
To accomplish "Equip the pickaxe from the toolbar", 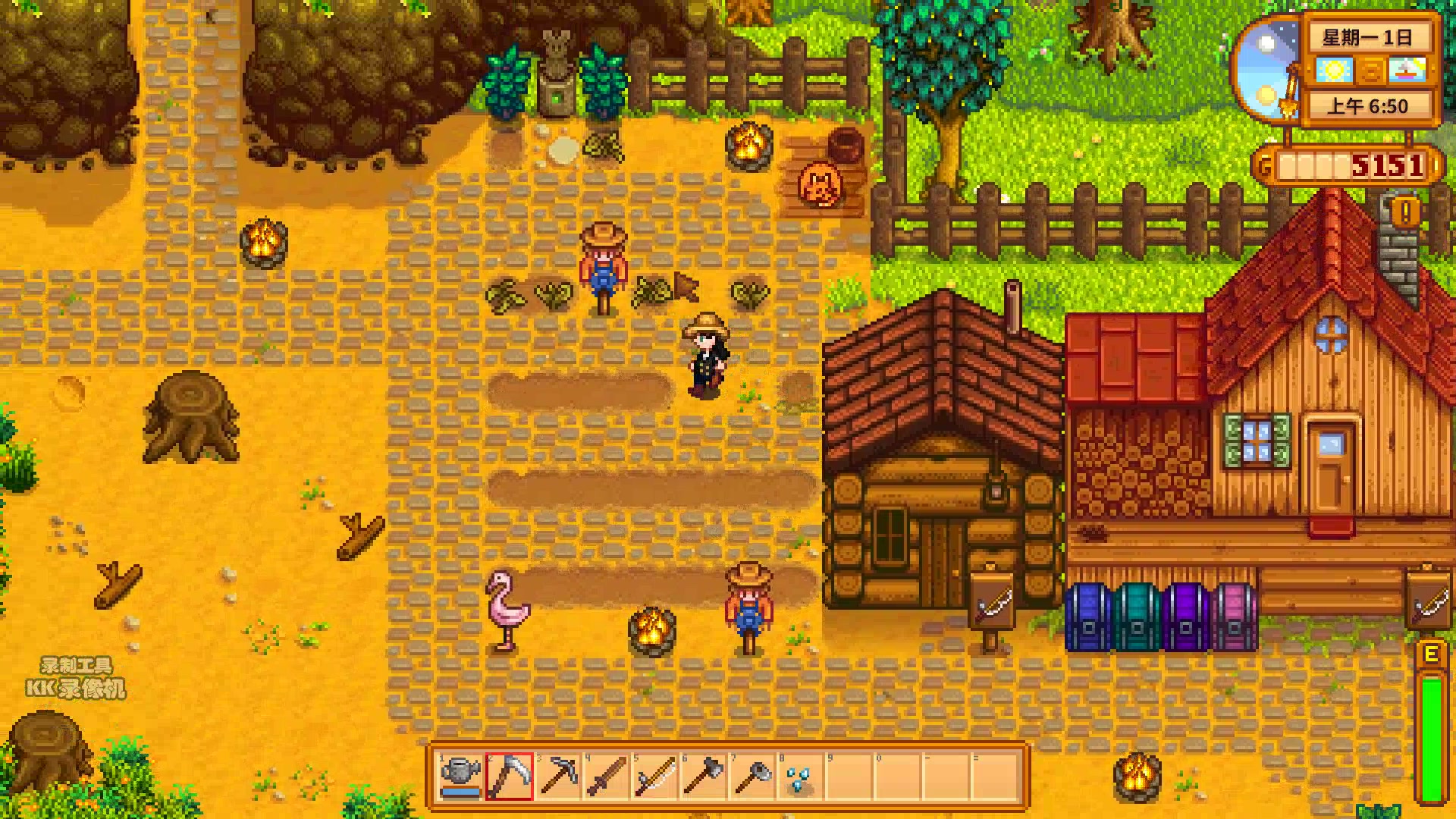I will [x=558, y=777].
